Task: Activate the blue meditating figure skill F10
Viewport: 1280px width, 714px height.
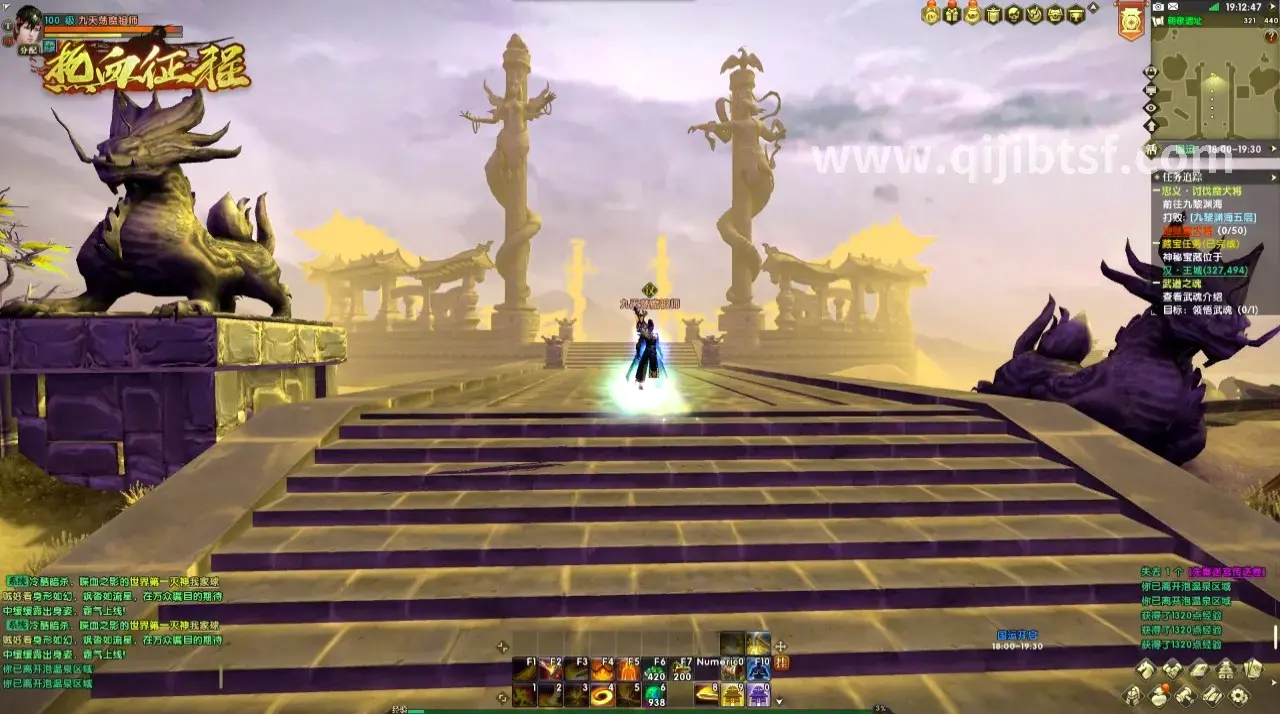Action: tap(759, 670)
